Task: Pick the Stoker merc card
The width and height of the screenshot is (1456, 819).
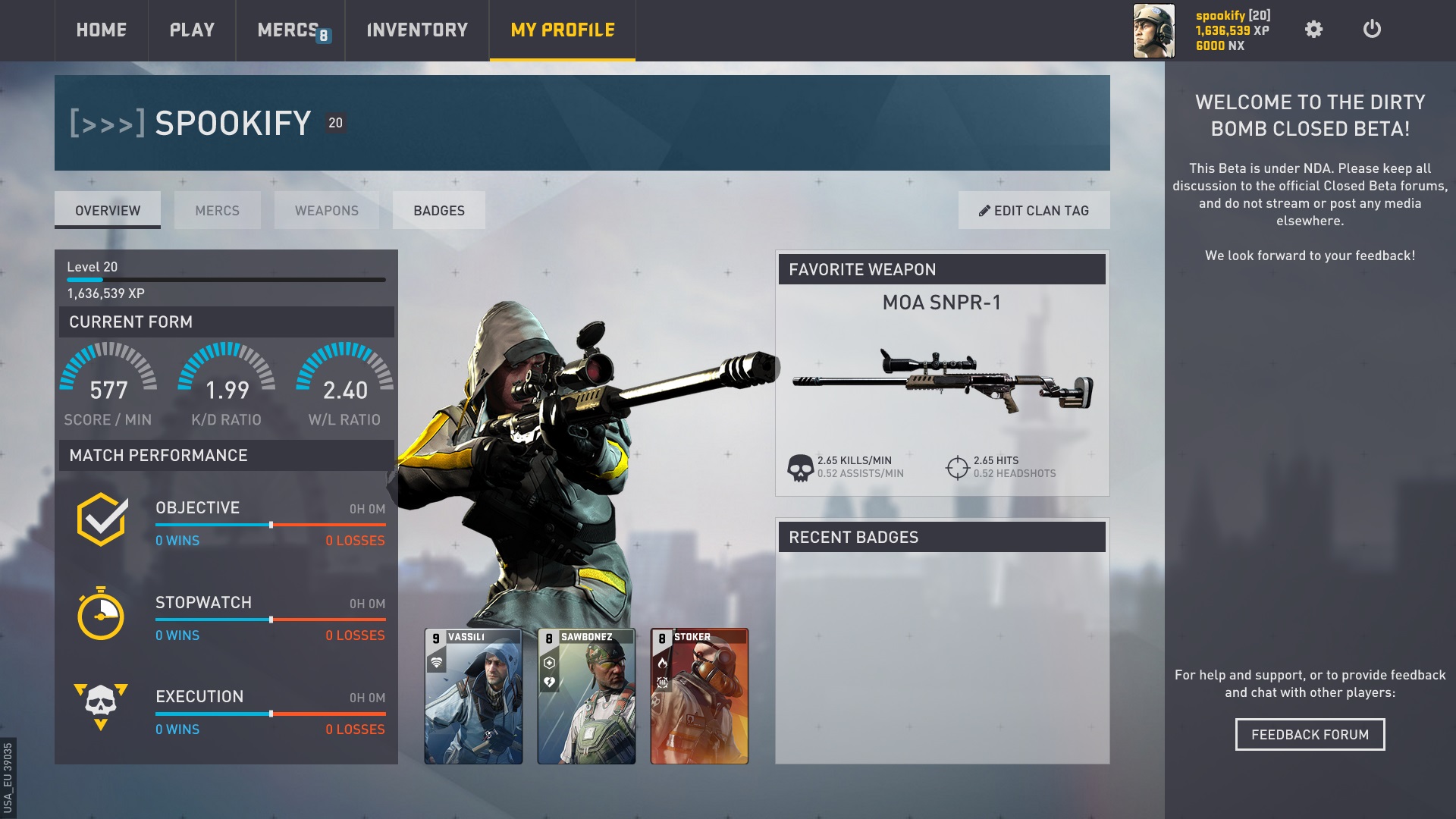Action: click(699, 695)
